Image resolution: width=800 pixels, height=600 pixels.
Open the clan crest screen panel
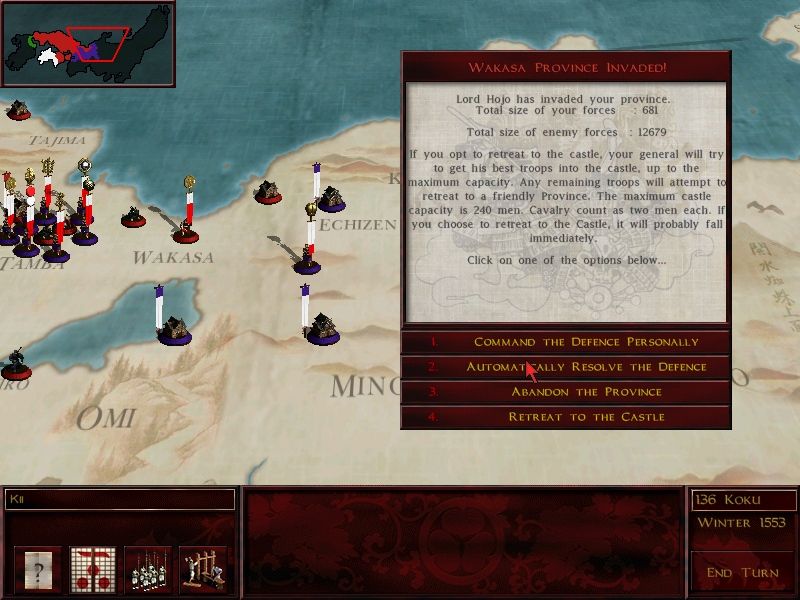coord(93,570)
